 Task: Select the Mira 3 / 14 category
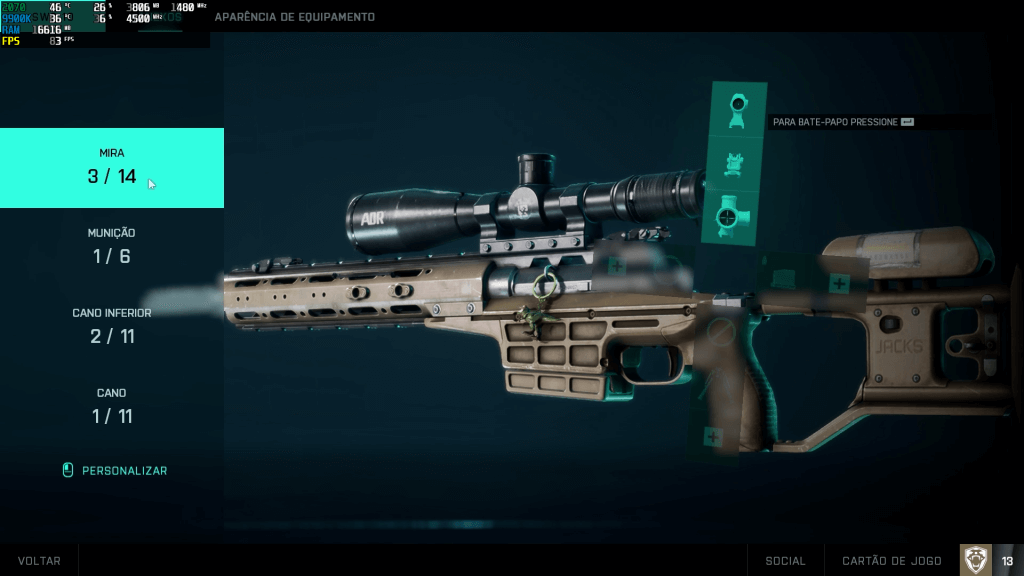coord(112,167)
